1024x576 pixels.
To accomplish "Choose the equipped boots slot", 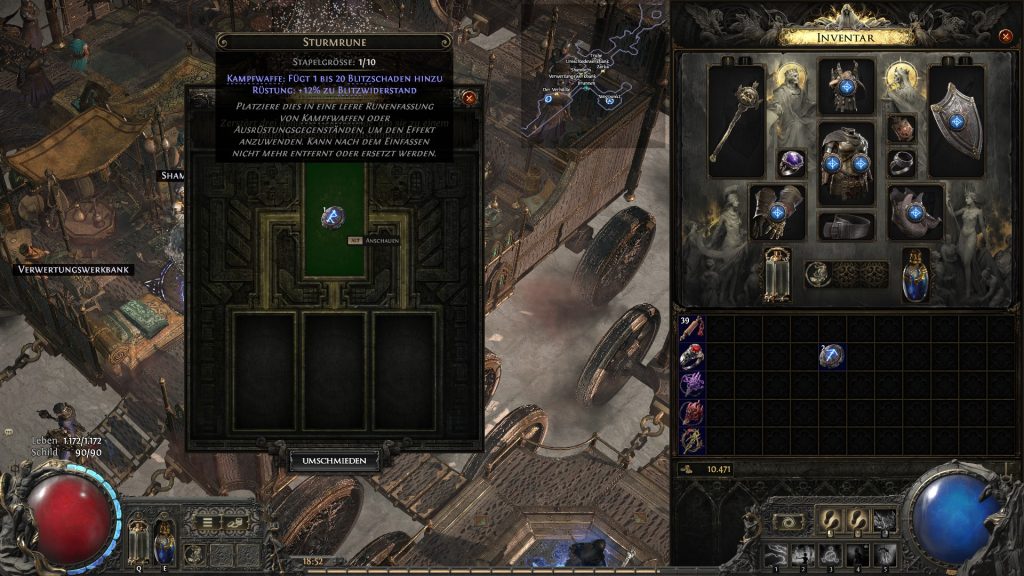I will (915, 212).
